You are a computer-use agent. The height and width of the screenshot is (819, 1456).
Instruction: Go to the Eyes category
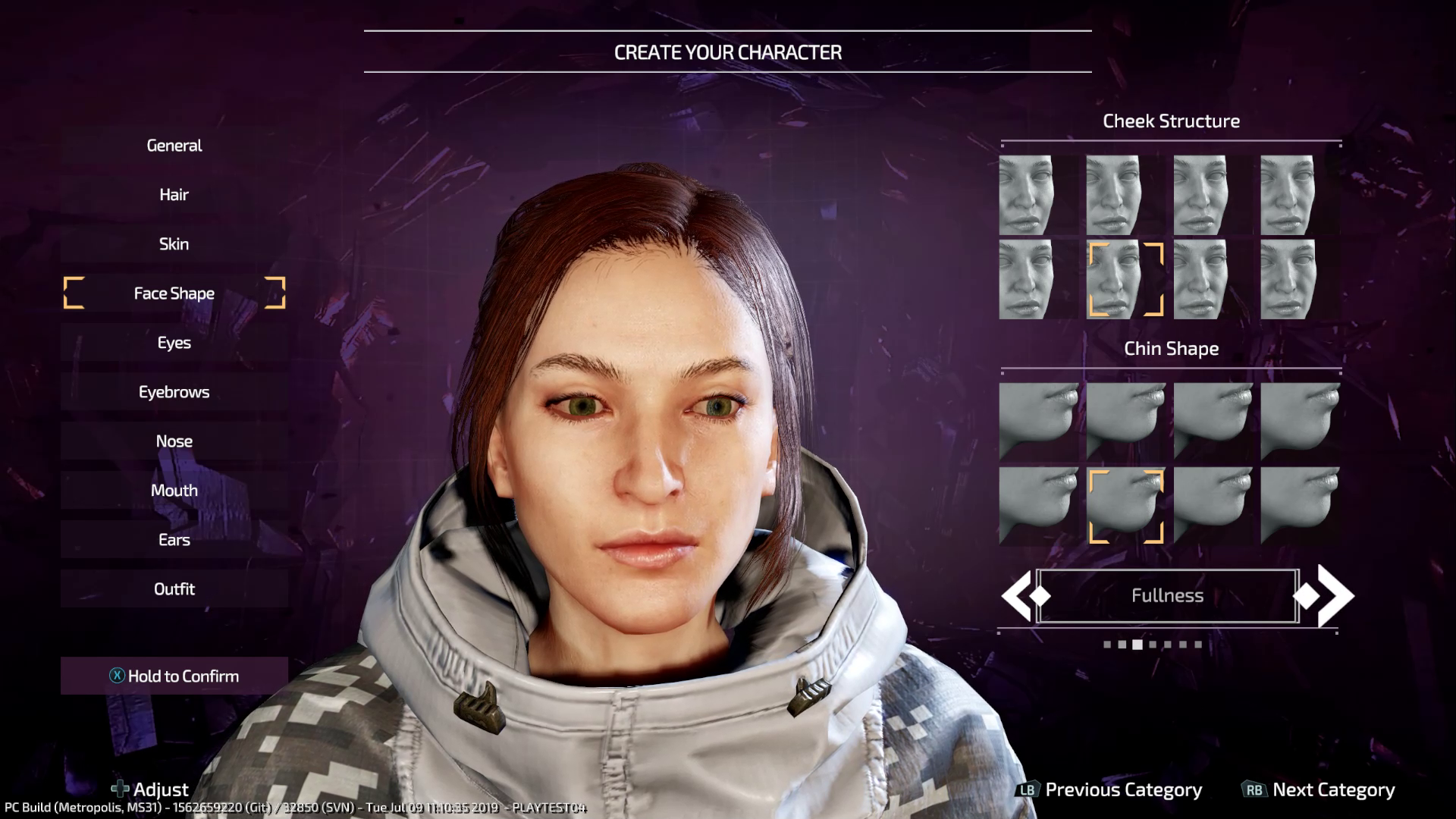pyautogui.click(x=174, y=343)
